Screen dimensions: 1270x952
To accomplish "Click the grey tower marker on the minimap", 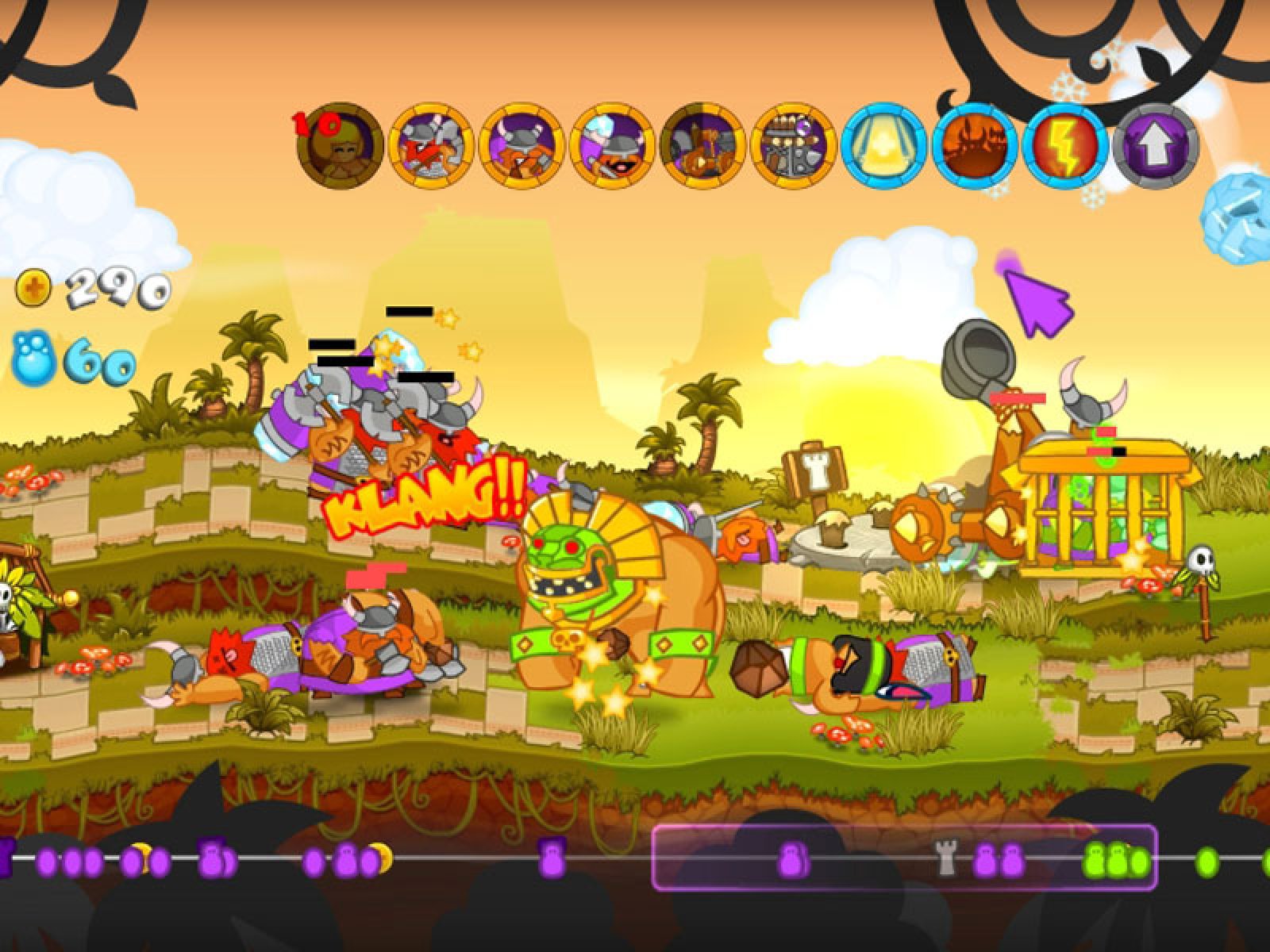I will (x=946, y=859).
